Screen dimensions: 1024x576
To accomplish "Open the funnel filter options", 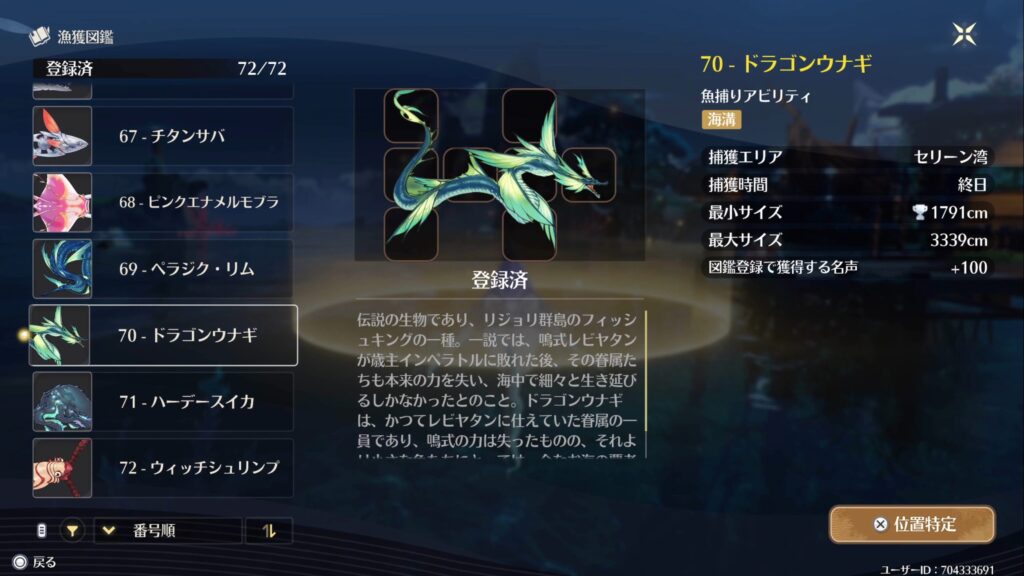I will tap(72, 531).
